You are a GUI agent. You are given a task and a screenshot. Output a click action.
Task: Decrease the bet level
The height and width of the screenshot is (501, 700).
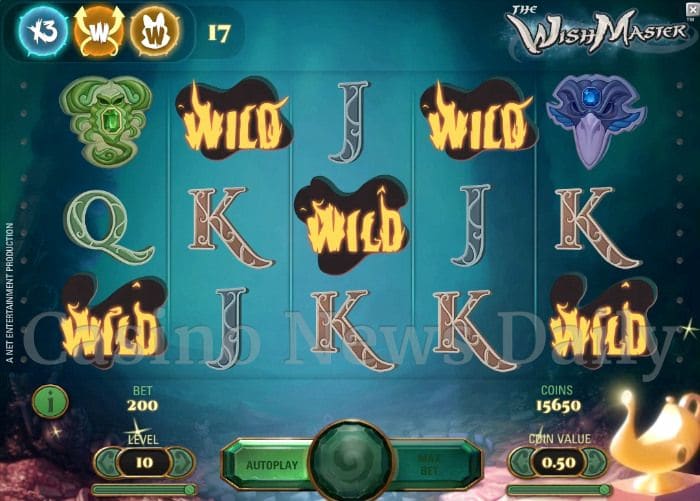coord(104,462)
